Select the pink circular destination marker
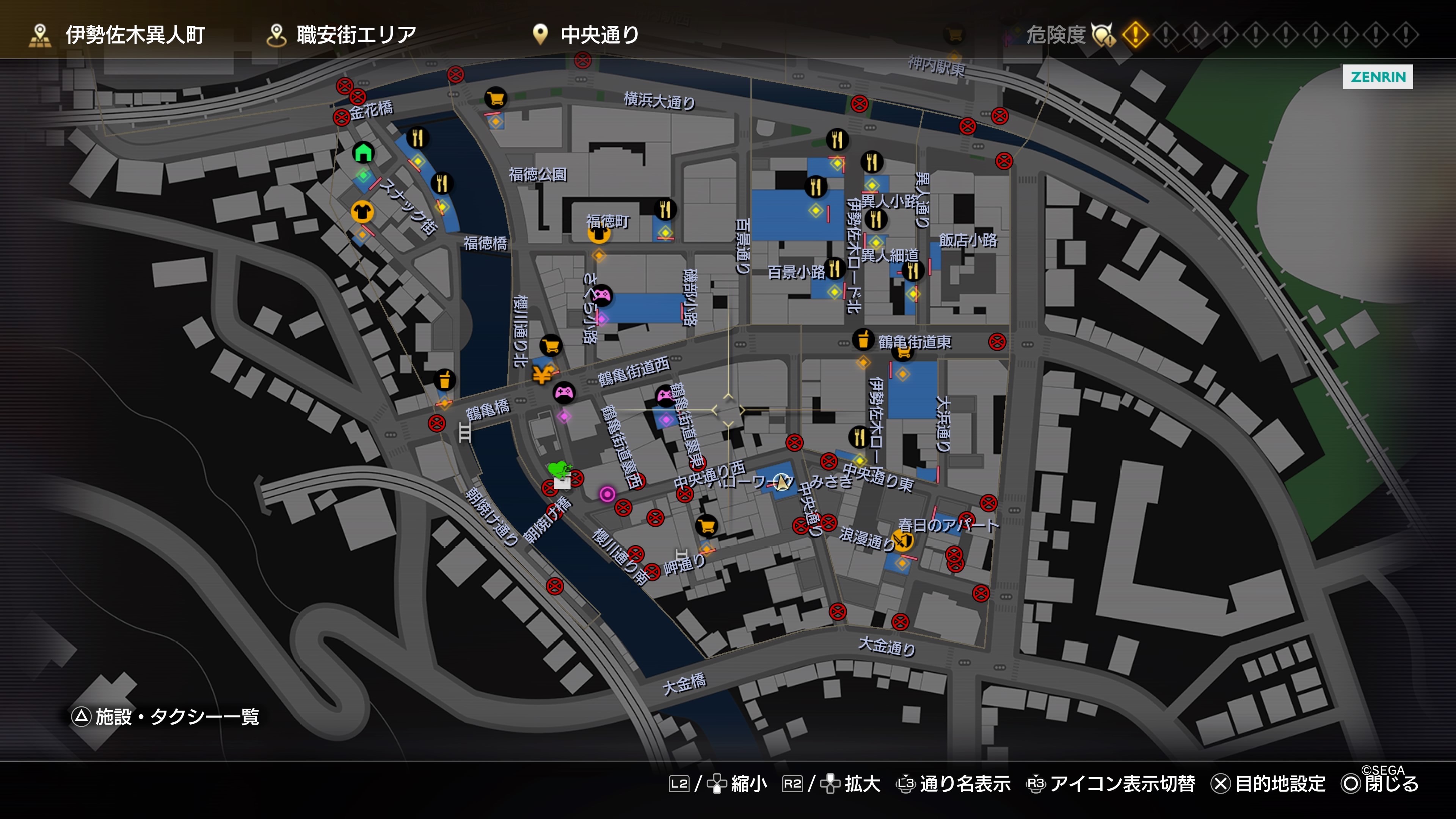The image size is (1456, 819). [607, 494]
